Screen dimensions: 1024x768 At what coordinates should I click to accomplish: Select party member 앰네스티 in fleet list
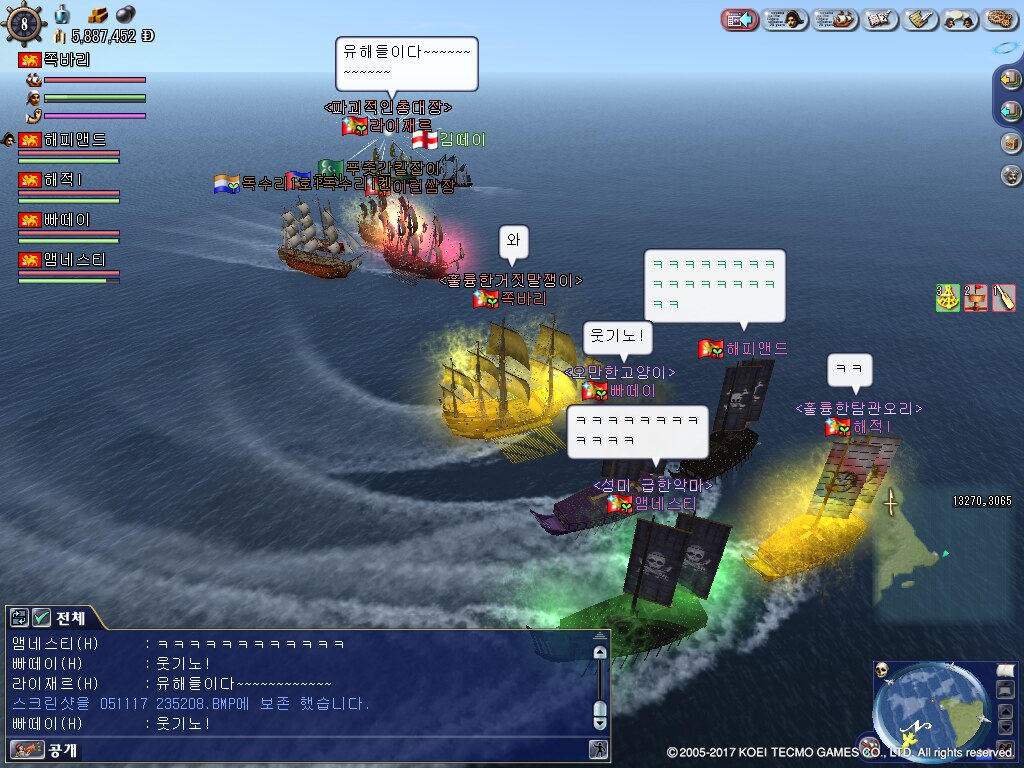pyautogui.click(x=75, y=260)
